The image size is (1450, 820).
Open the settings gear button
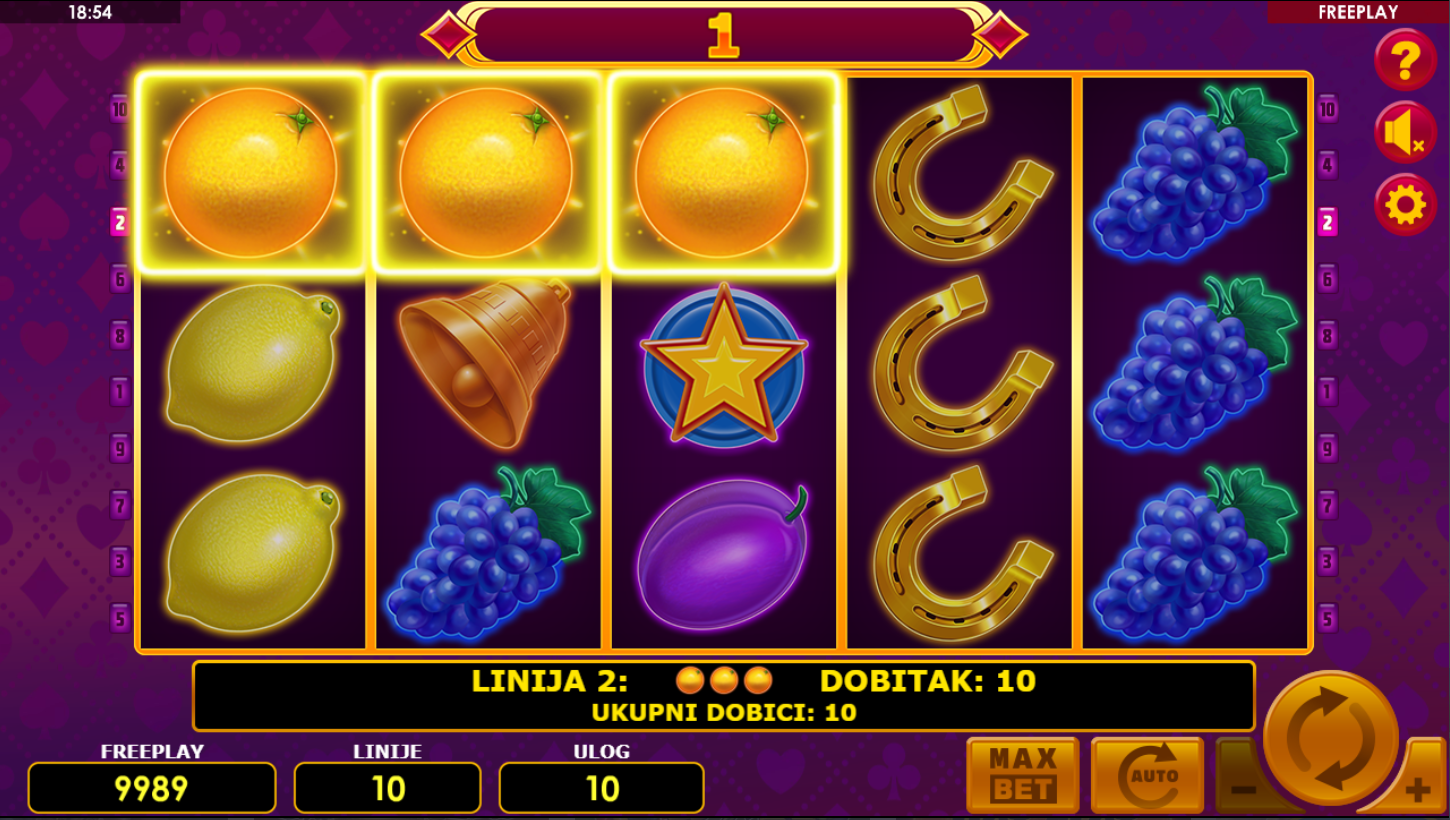tap(1405, 205)
